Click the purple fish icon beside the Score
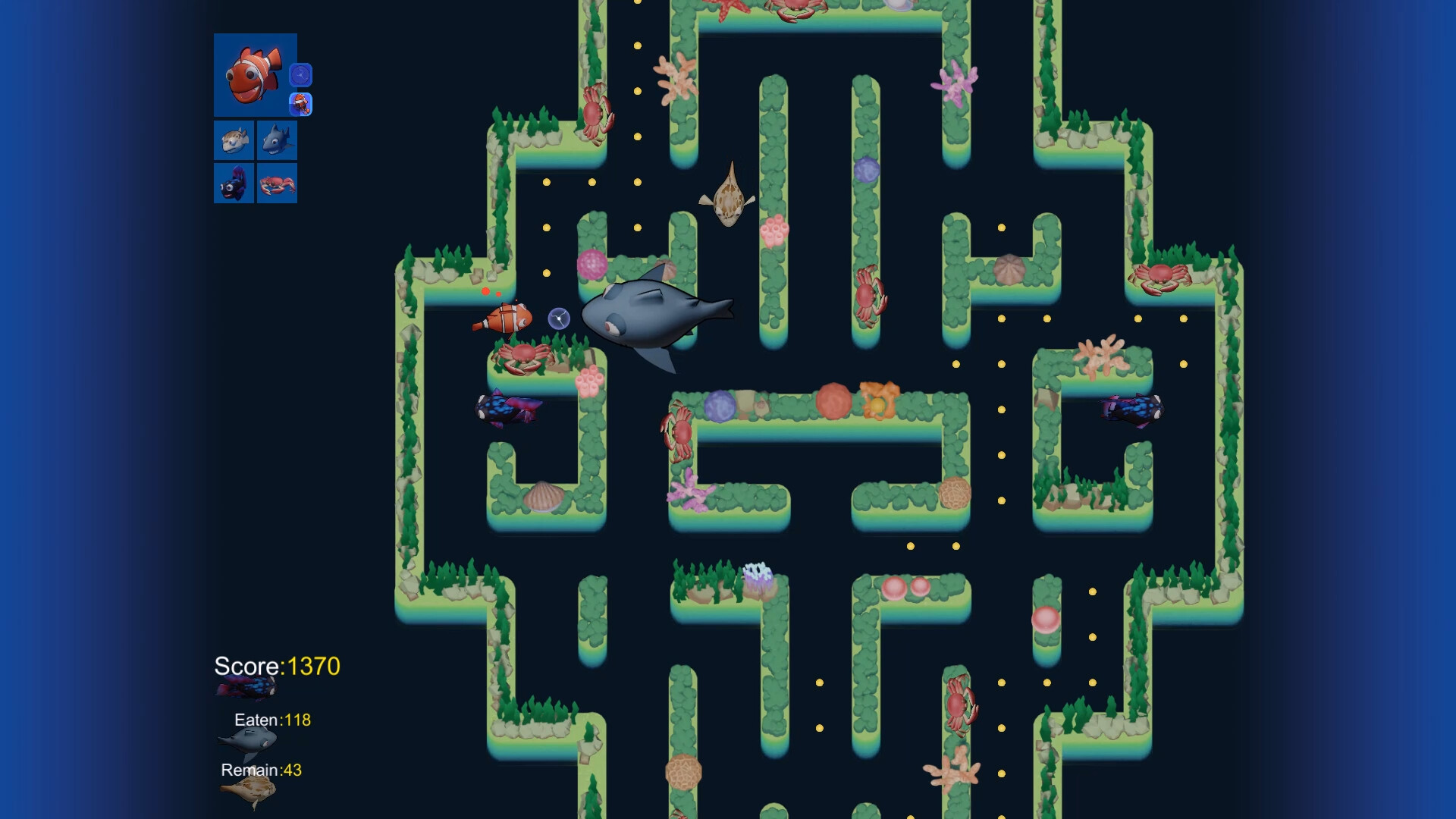Screen dimensions: 1456x819 click(246, 686)
